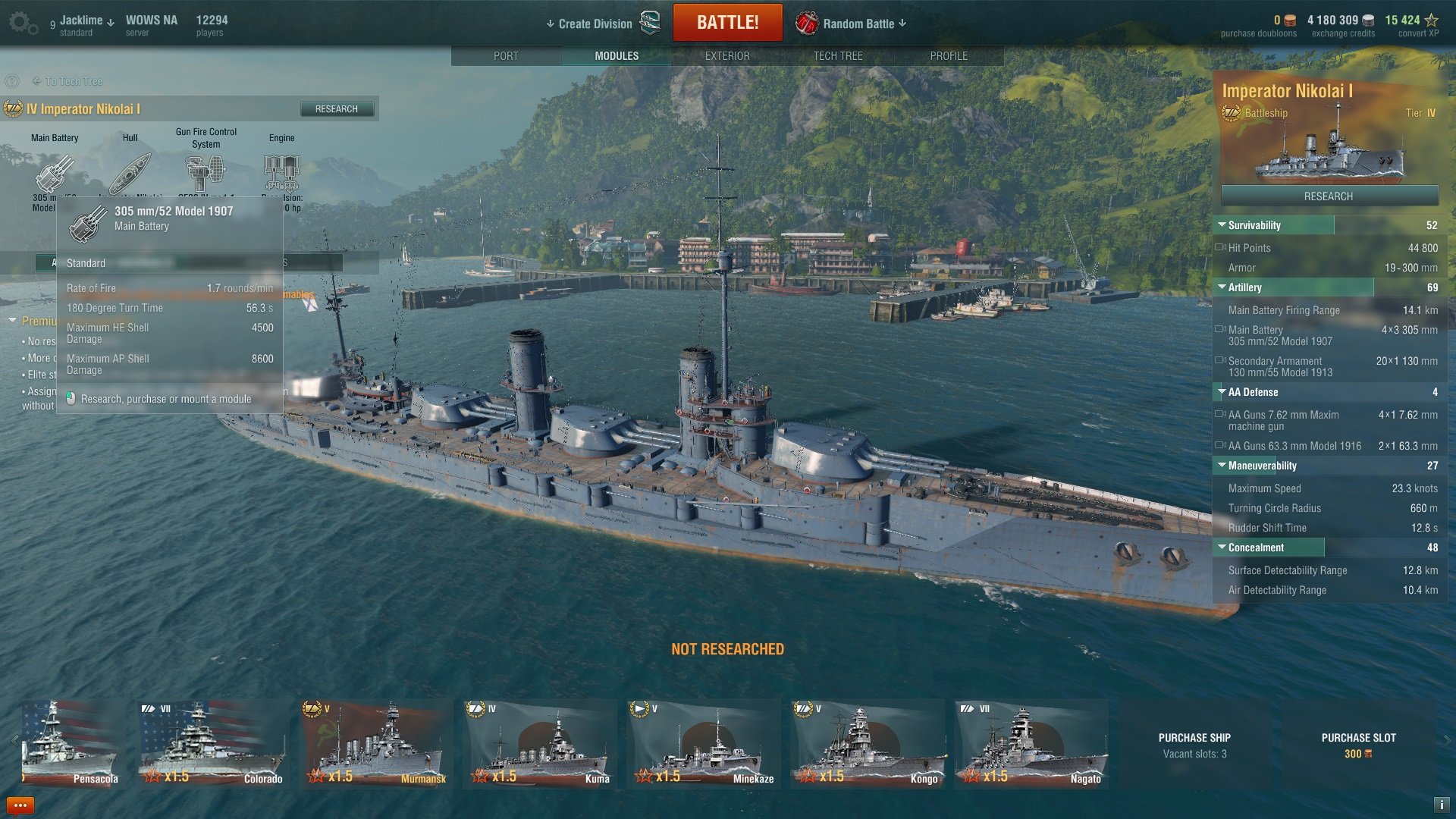Select the Colorado ship in the carousel

coord(213,744)
